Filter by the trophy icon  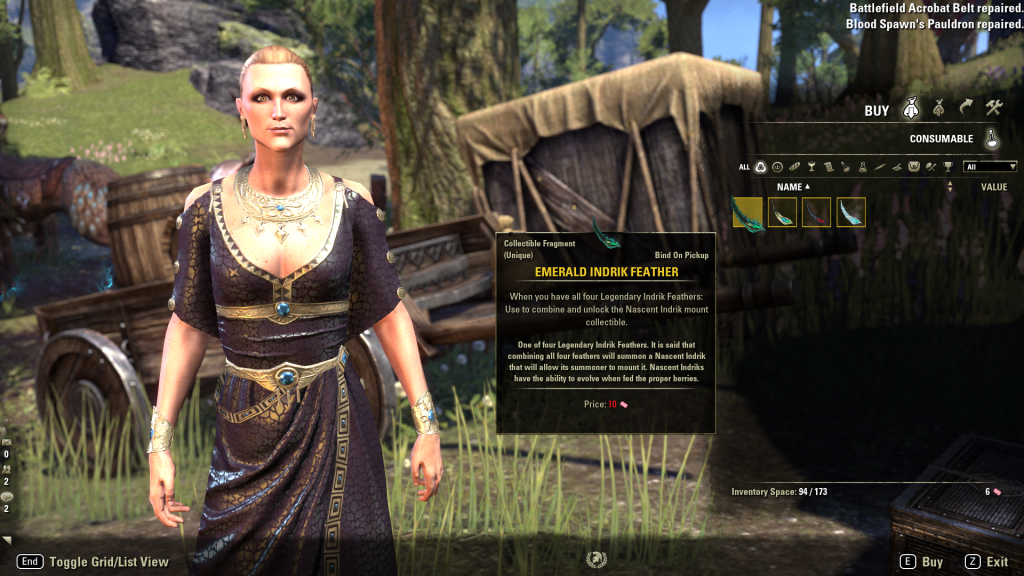pos(947,167)
